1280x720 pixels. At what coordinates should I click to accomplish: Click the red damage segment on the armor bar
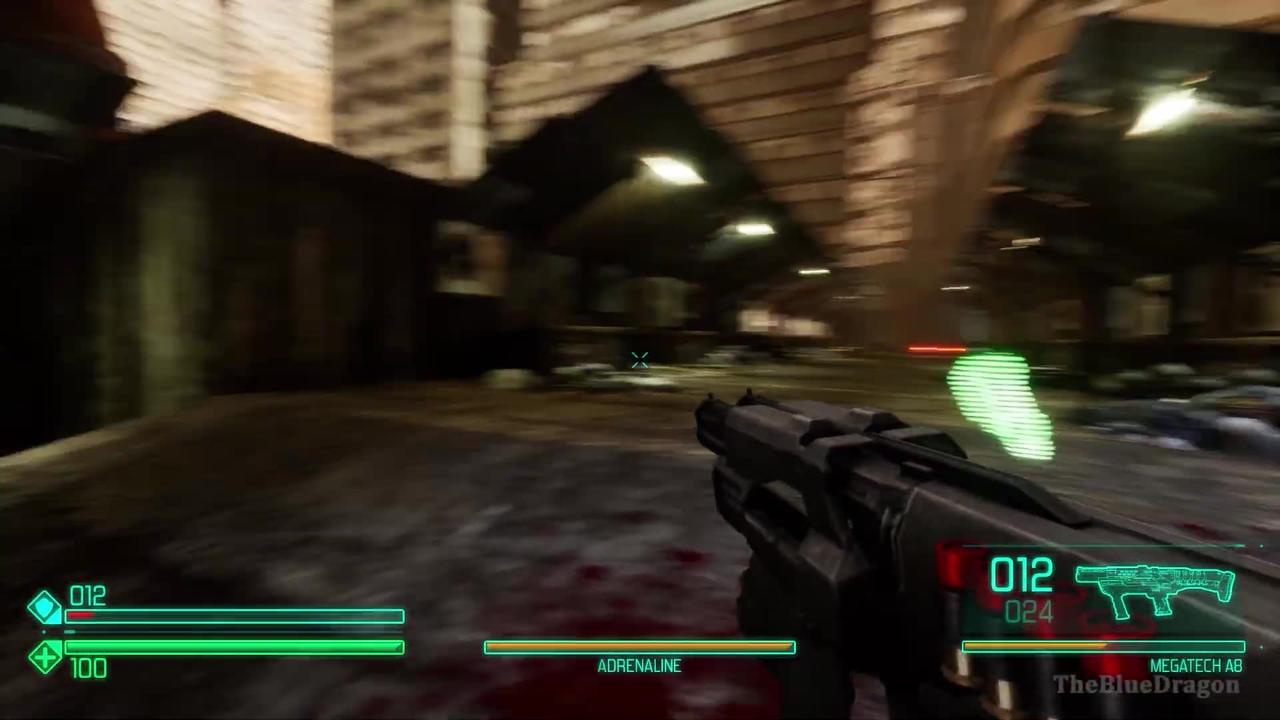point(80,616)
